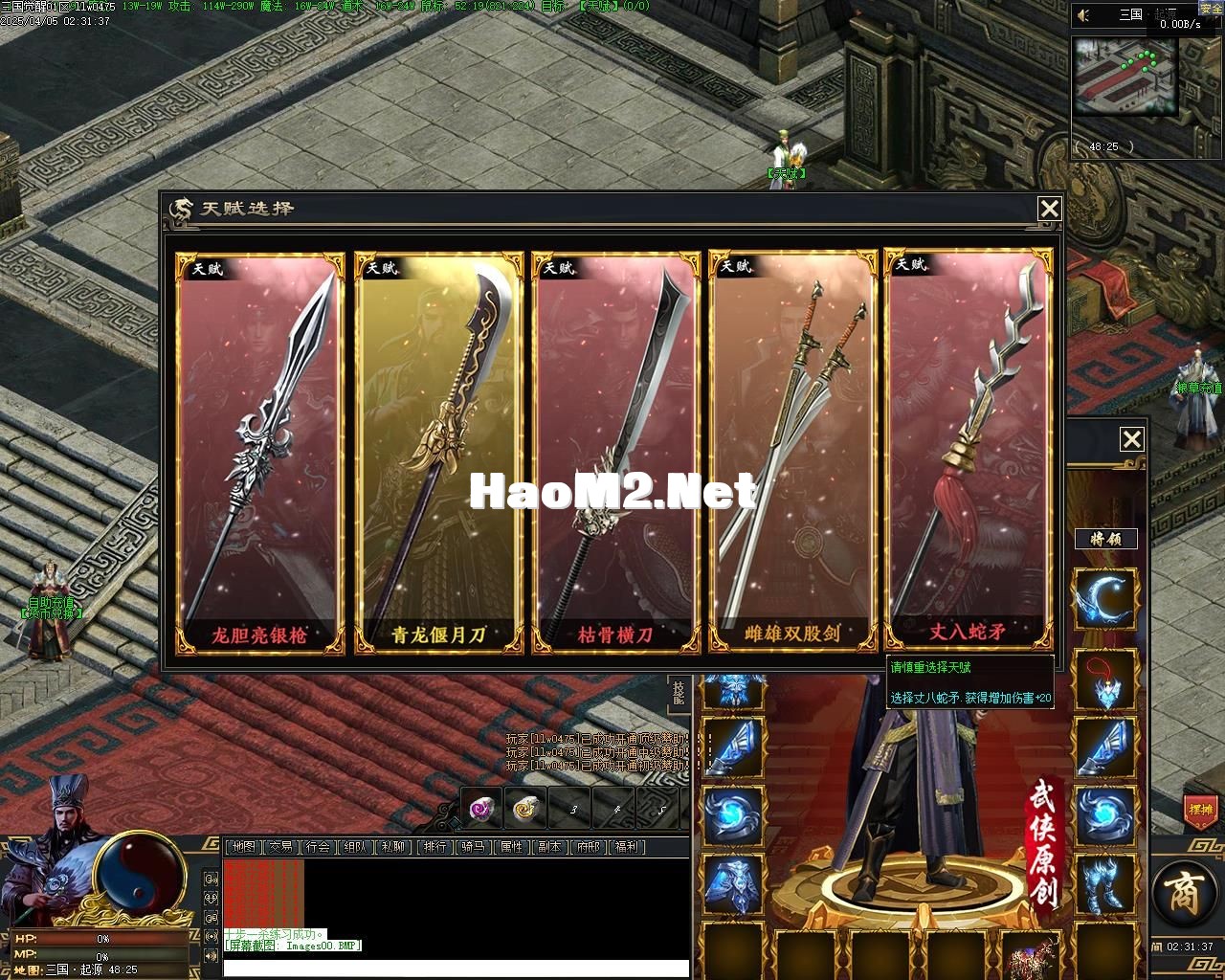
Task: Open the 排行 ranking menu
Action: coord(435,847)
